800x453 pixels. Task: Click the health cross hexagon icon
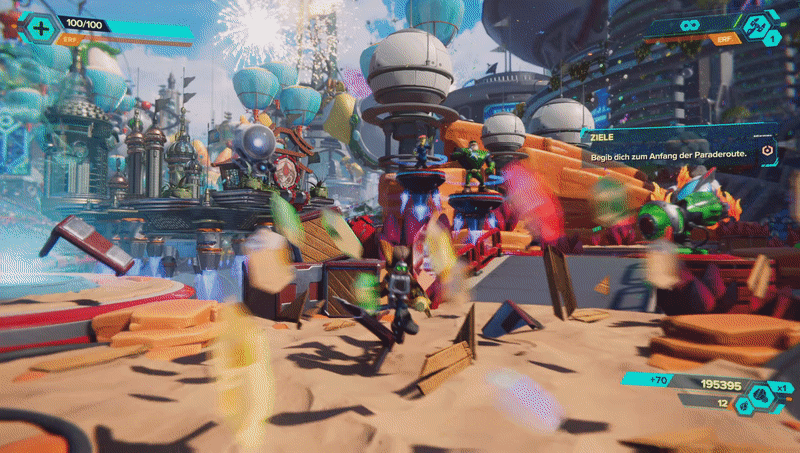tap(40, 29)
